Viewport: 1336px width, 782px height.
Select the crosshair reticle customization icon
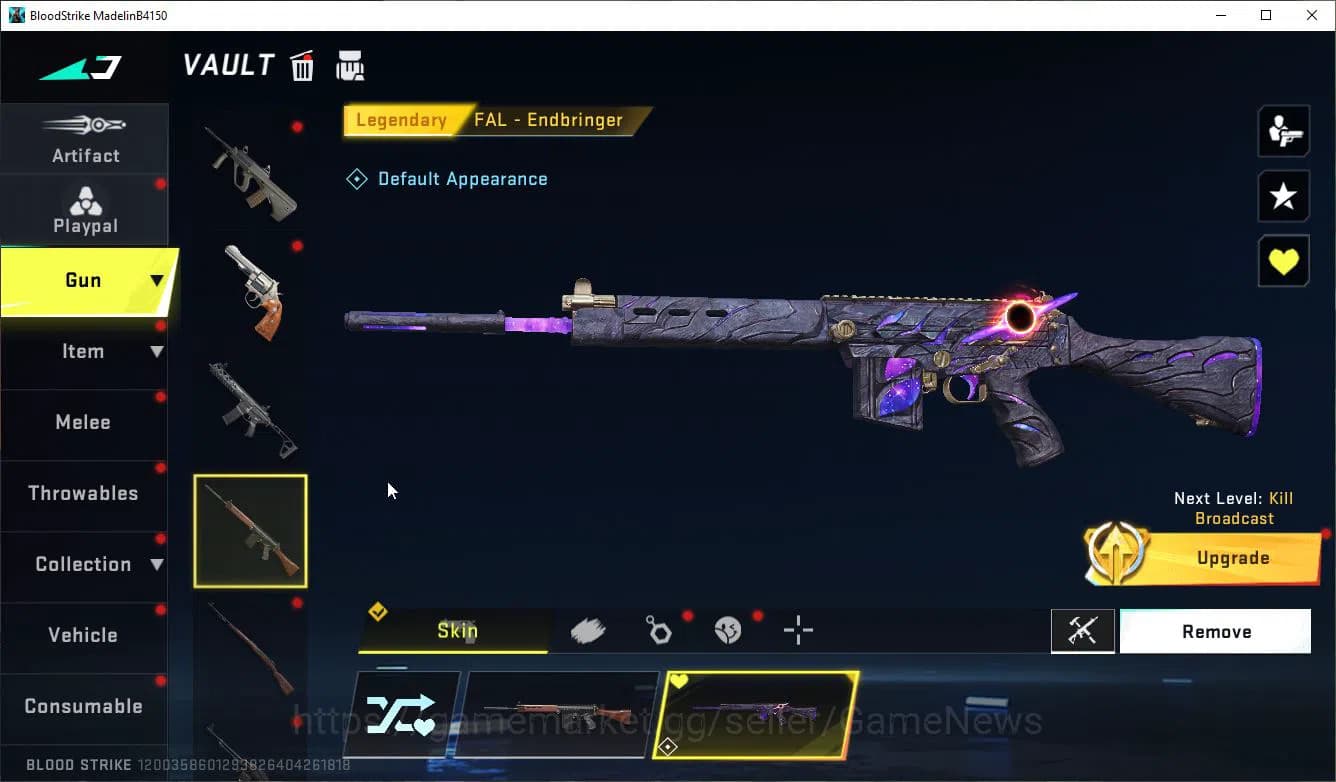[x=798, y=630]
